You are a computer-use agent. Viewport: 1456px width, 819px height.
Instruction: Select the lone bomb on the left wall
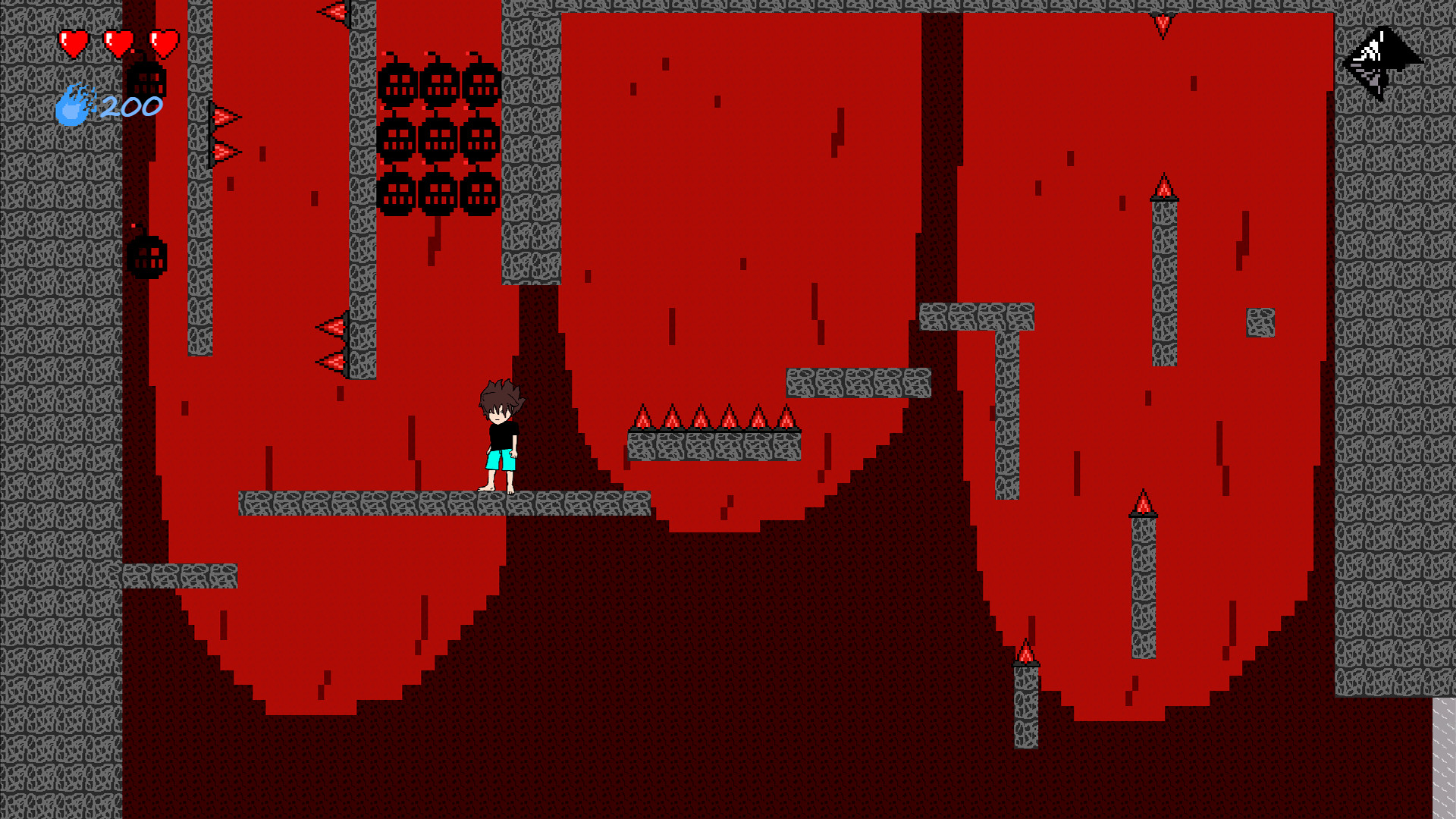[148, 258]
